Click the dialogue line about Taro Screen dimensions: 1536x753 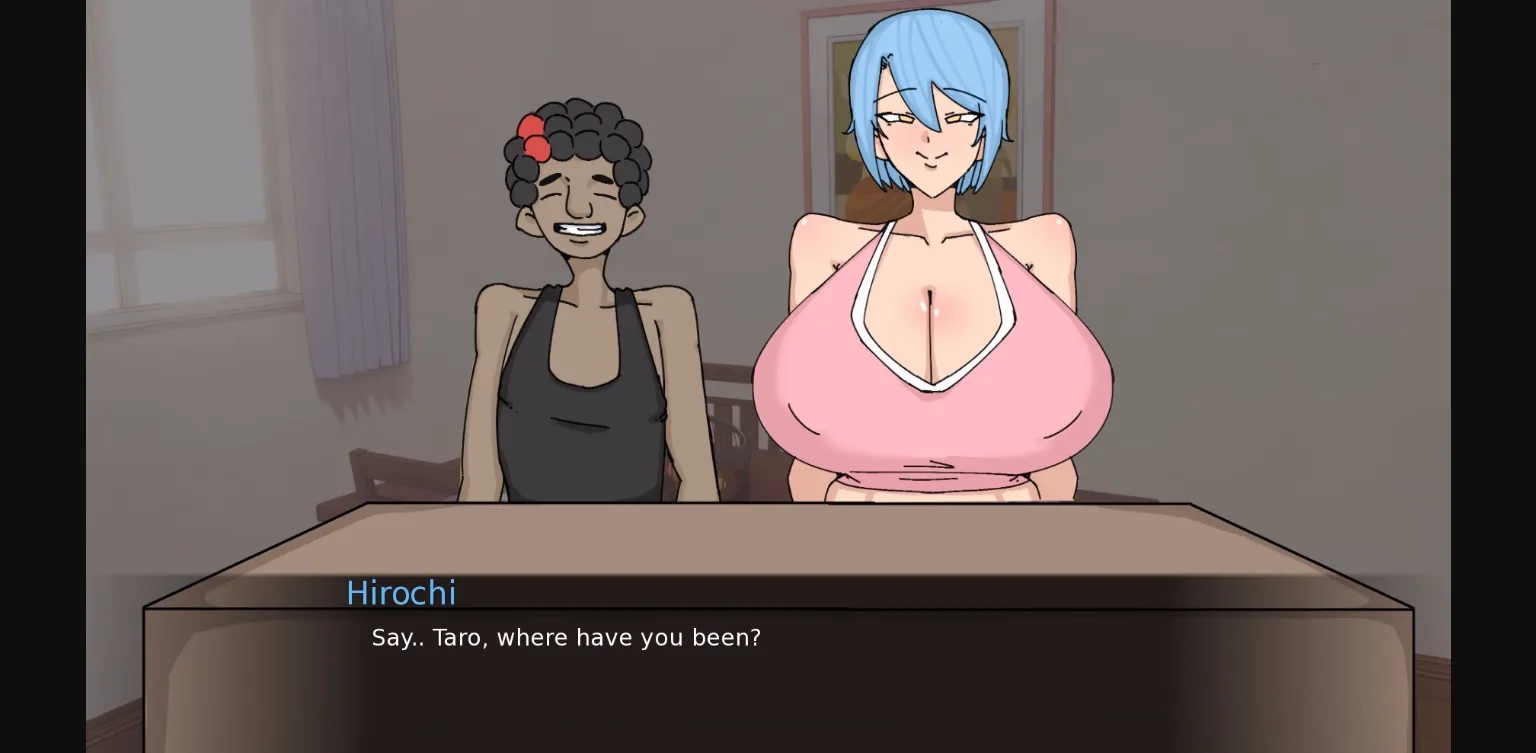point(565,637)
